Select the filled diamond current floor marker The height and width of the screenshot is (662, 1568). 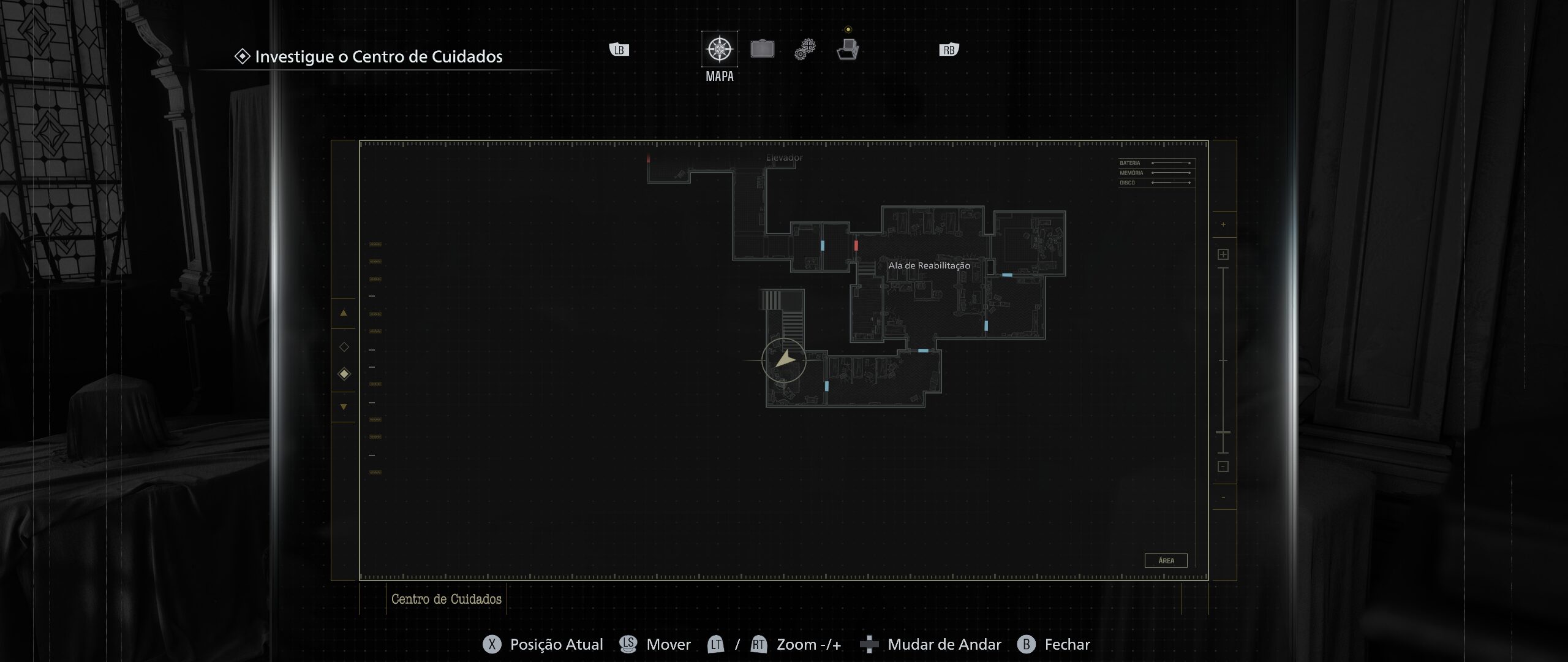click(344, 374)
